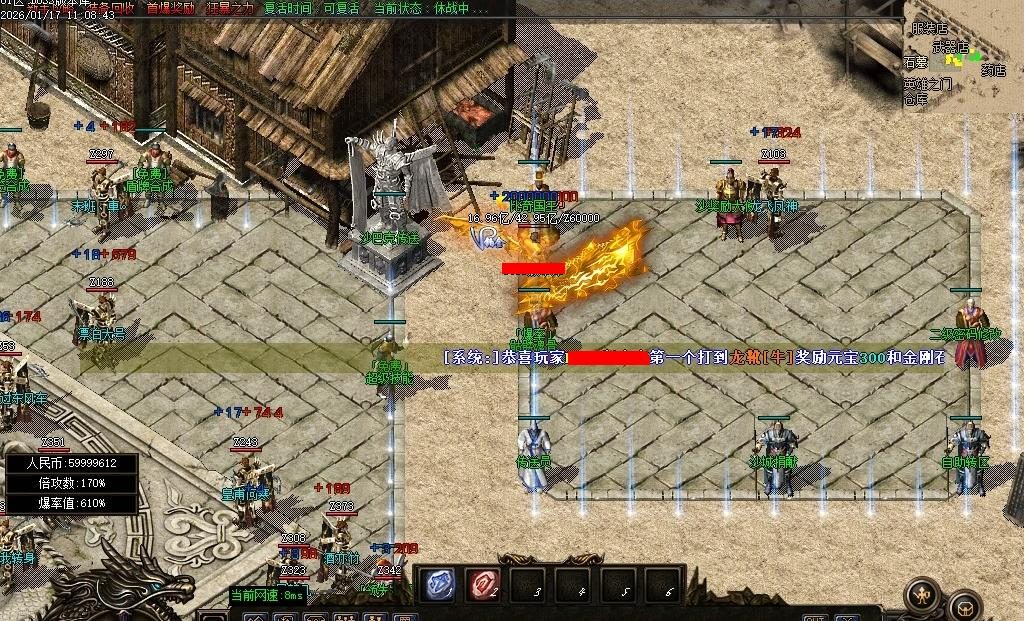The image size is (1030, 621).
Task: Select the 药店 label on the minimap
Action: click(992, 71)
